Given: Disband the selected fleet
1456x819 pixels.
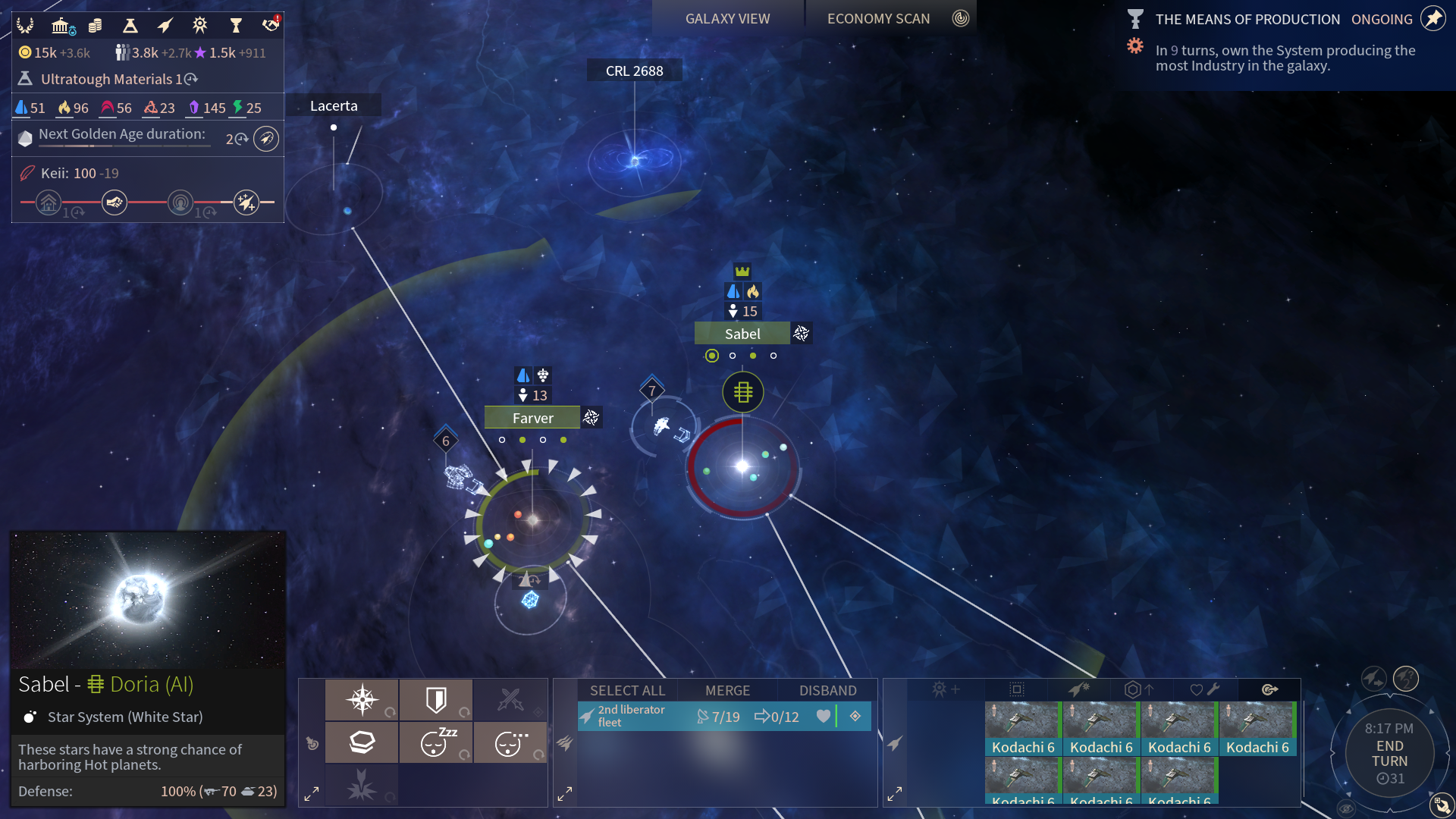Looking at the screenshot, I should [827, 691].
